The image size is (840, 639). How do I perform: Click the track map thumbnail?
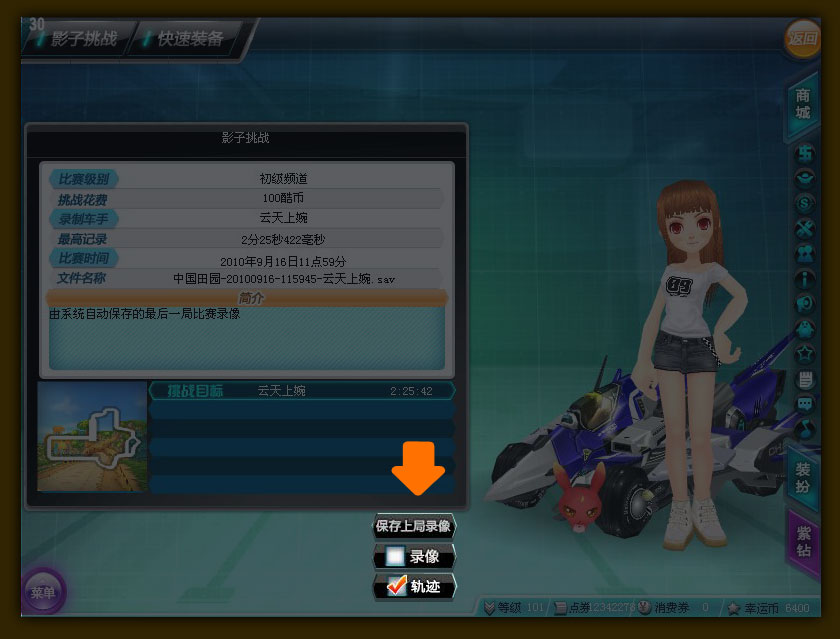92,435
